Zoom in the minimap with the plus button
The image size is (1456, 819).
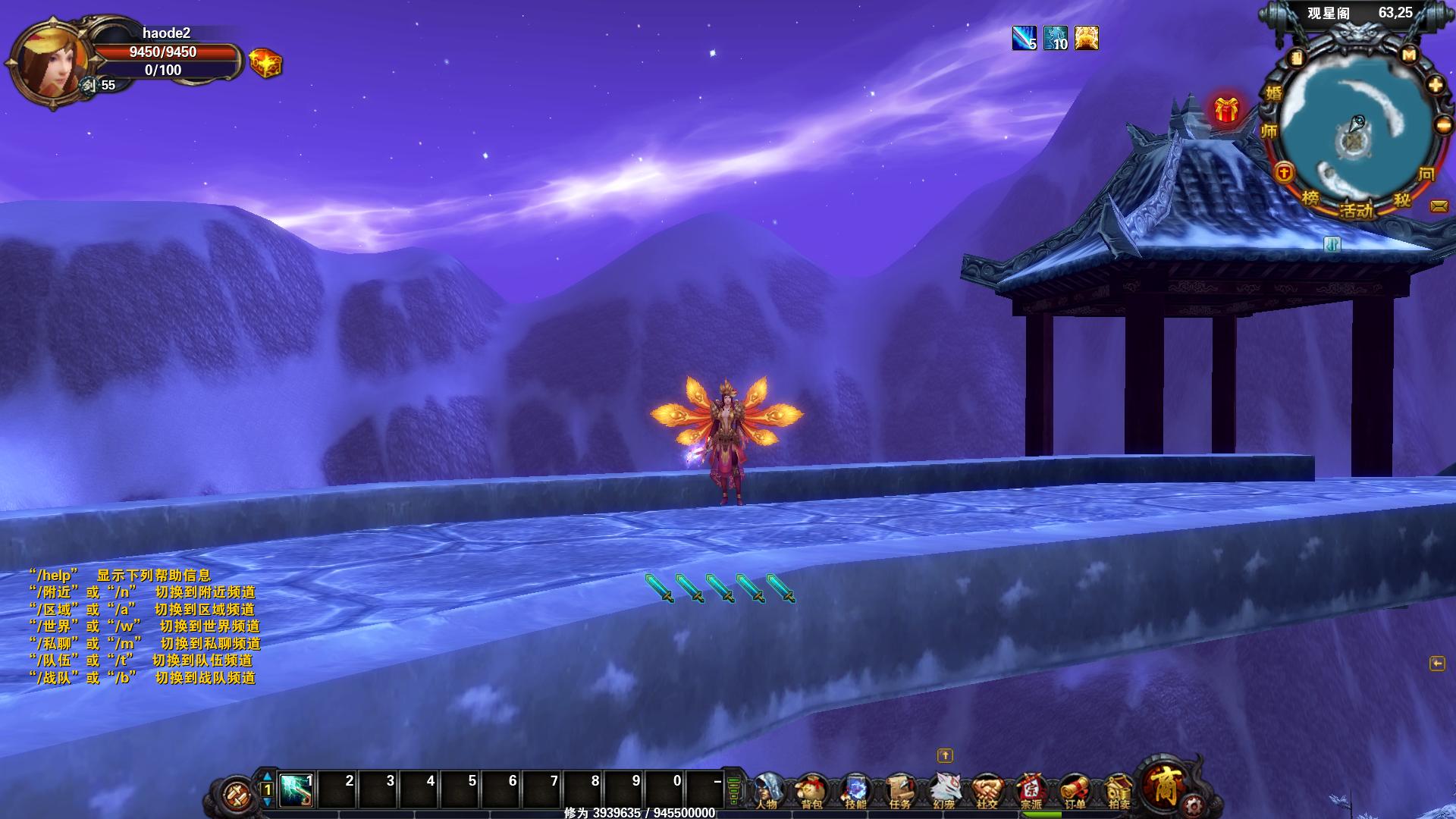tap(1435, 85)
